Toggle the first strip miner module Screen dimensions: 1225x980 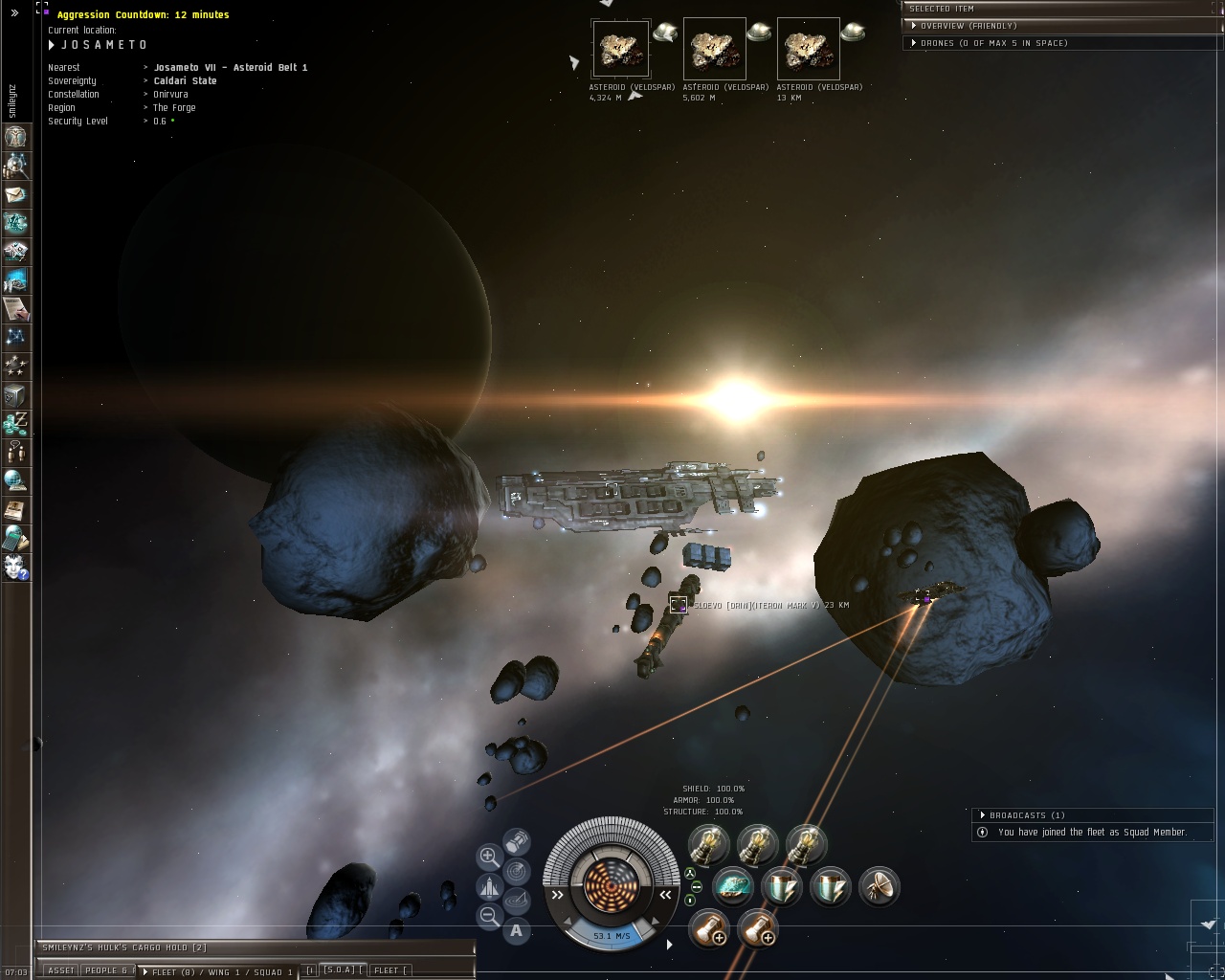[x=708, y=845]
